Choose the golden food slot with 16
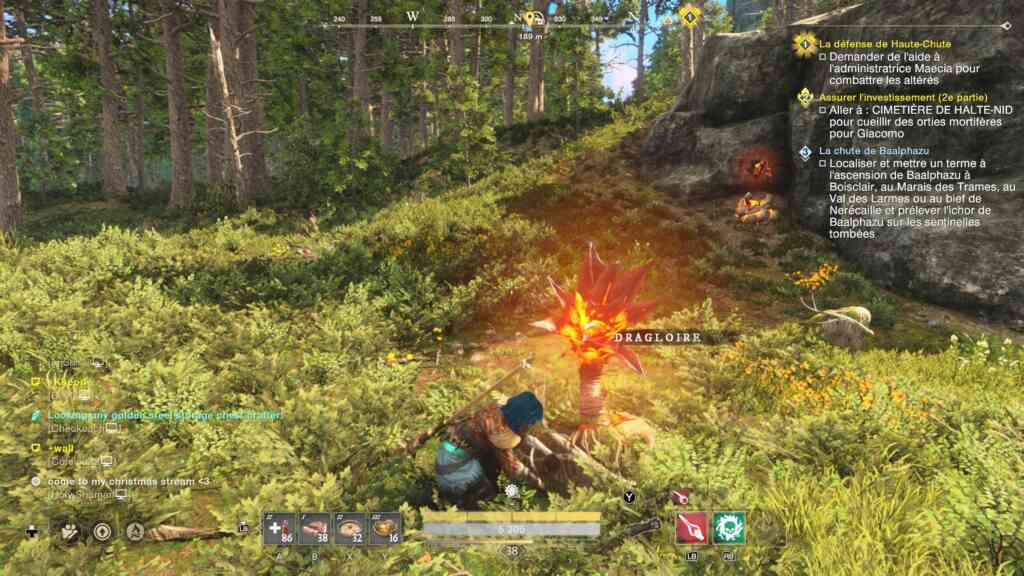 point(385,529)
